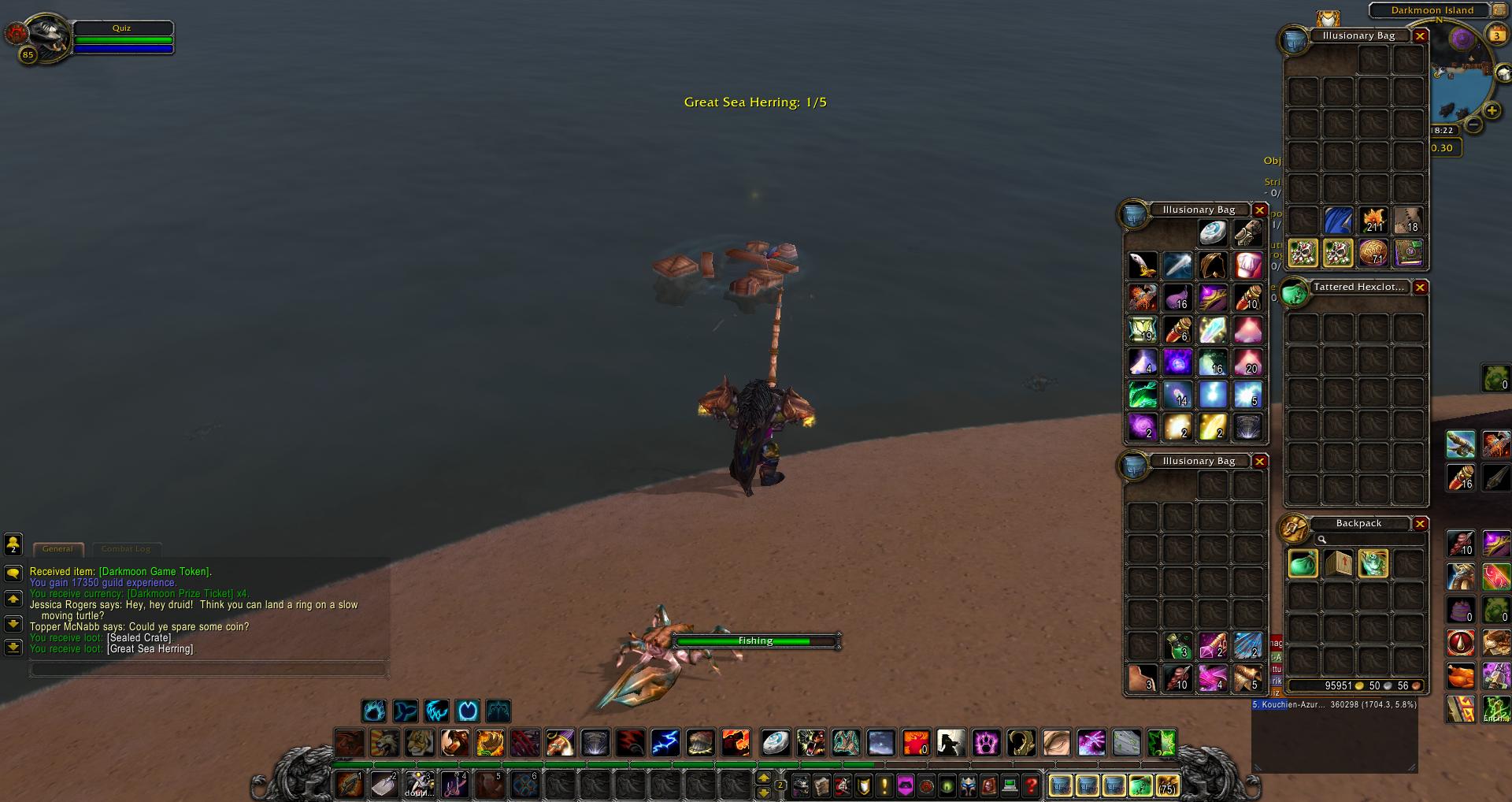Use the roast chicken food icon
1512x802 pixels.
pos(1460,676)
